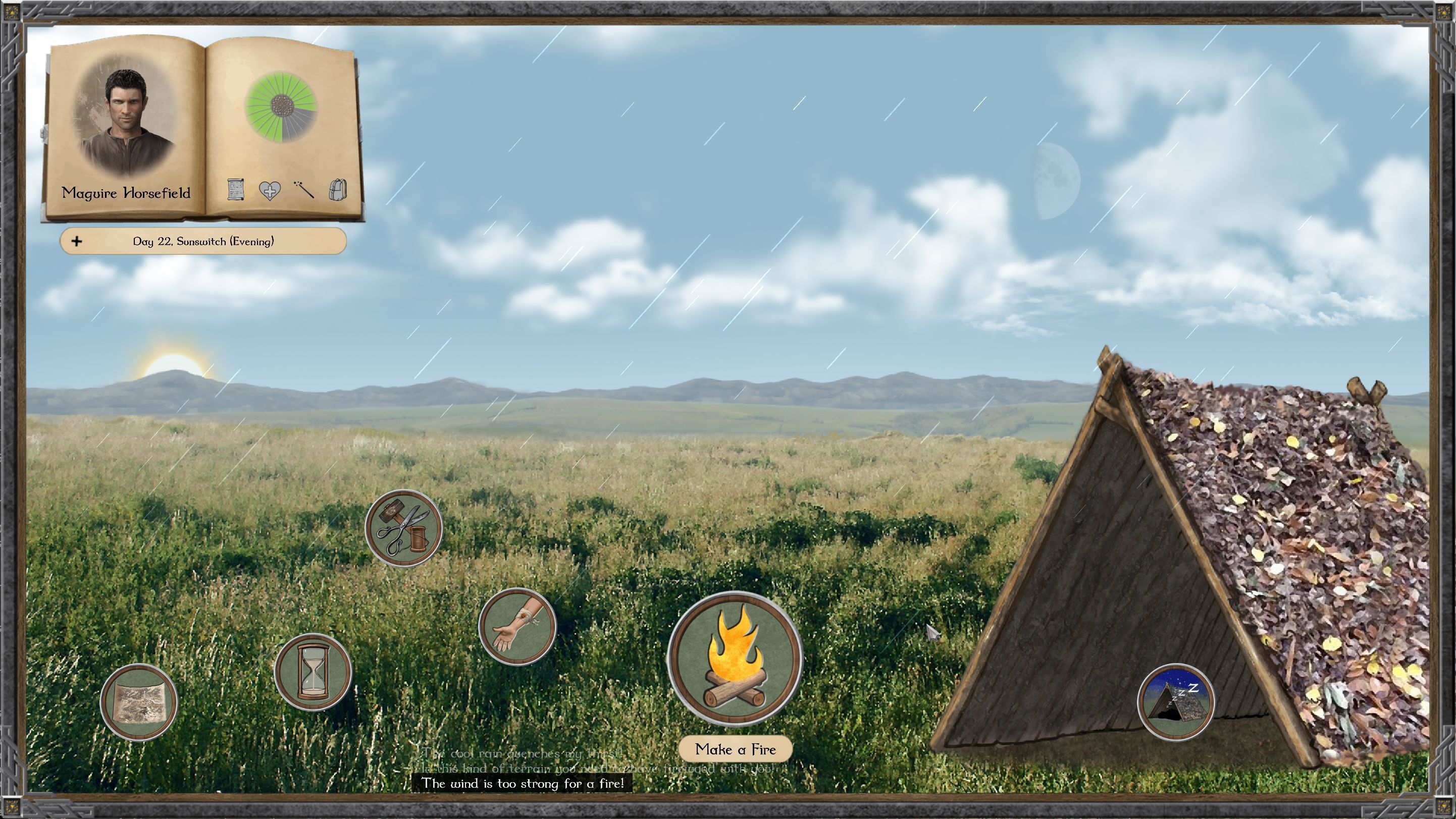
Task: Click the hourglass wait button
Action: (313, 672)
